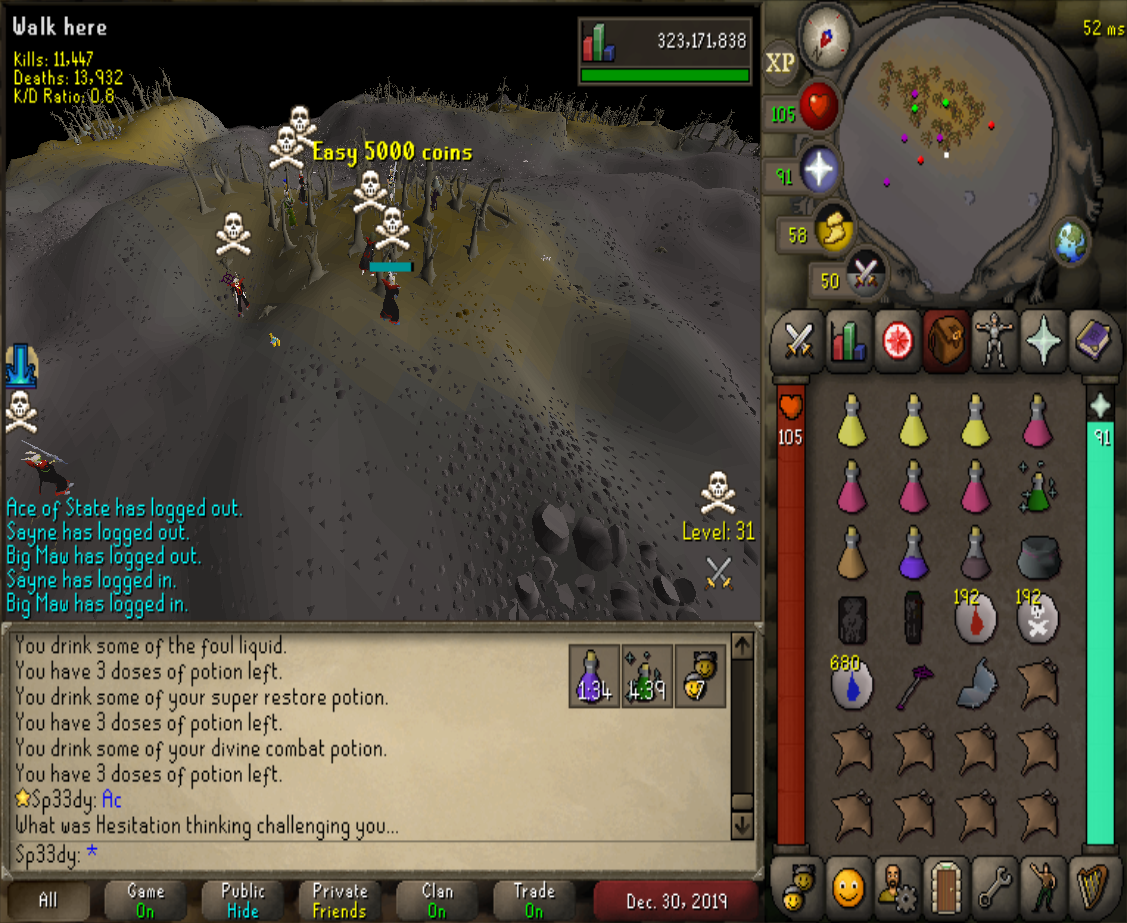Image resolution: width=1127 pixels, height=923 pixels.
Task: Click the compass to face north
Action: coord(826,35)
